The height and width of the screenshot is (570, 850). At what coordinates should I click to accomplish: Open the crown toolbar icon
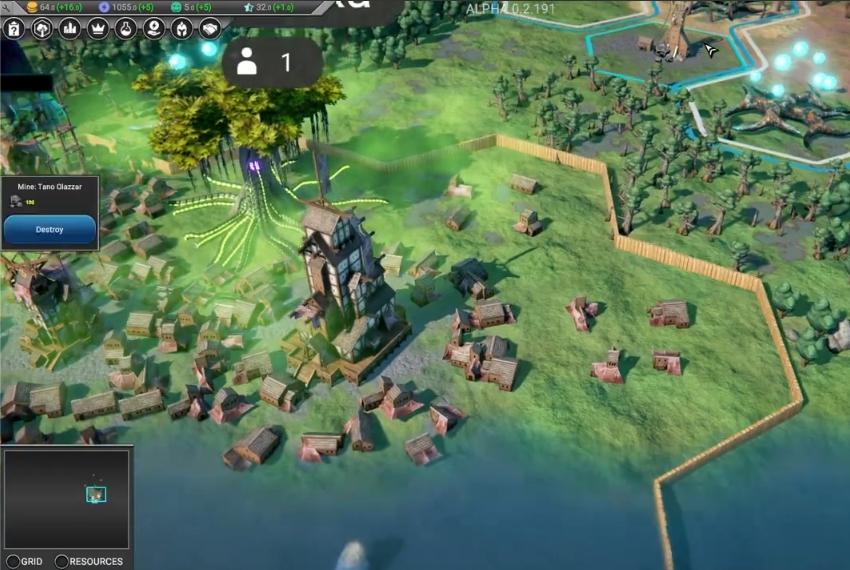click(x=98, y=28)
